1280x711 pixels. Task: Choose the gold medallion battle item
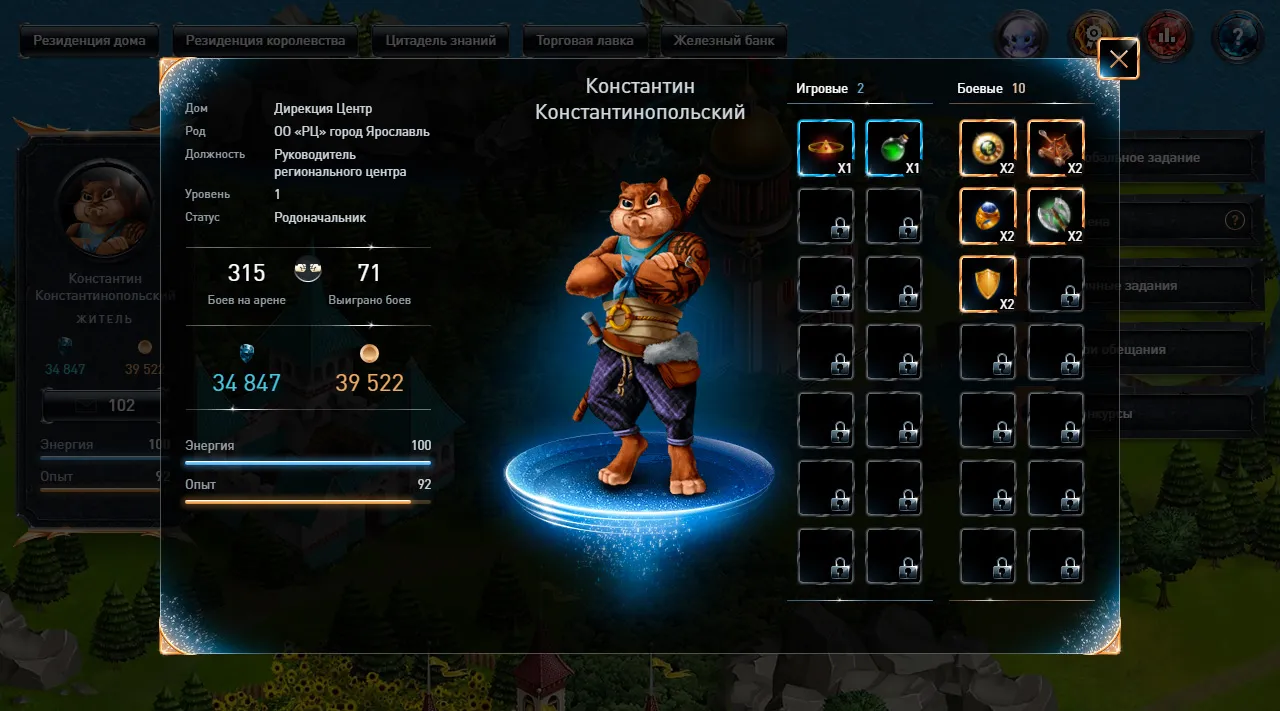click(x=987, y=148)
